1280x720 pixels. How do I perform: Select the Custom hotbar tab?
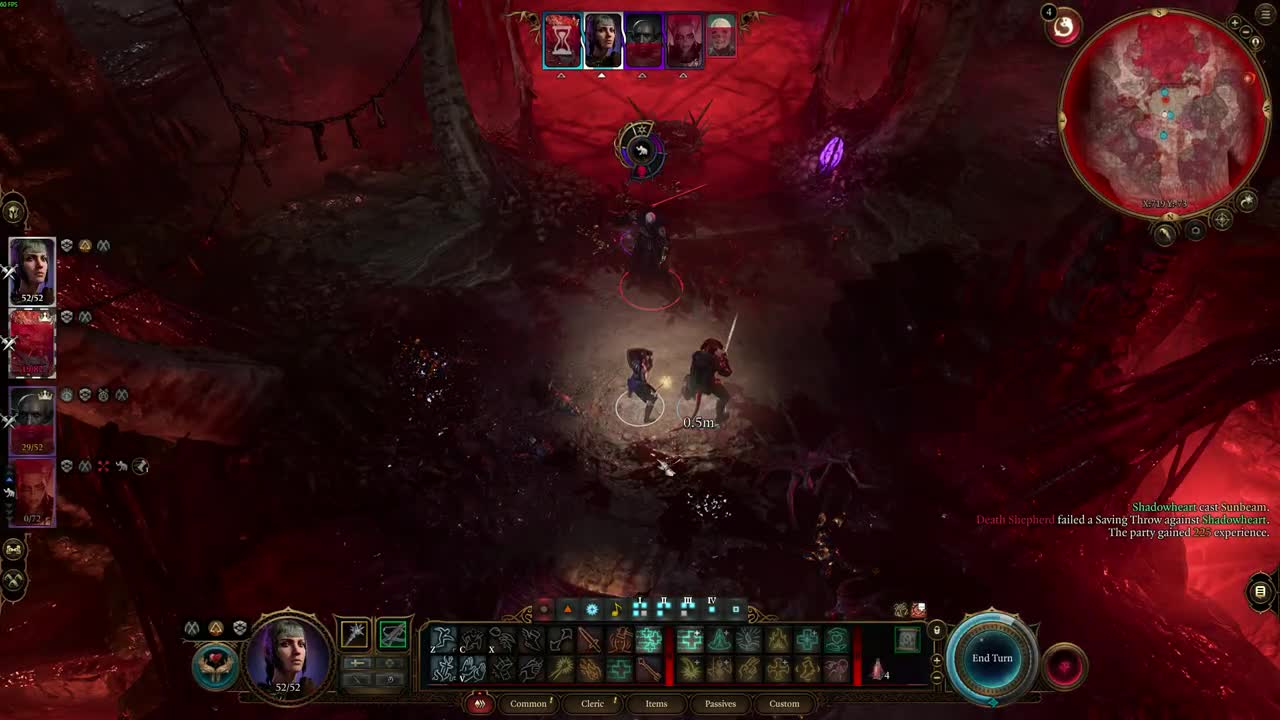pyautogui.click(x=784, y=704)
